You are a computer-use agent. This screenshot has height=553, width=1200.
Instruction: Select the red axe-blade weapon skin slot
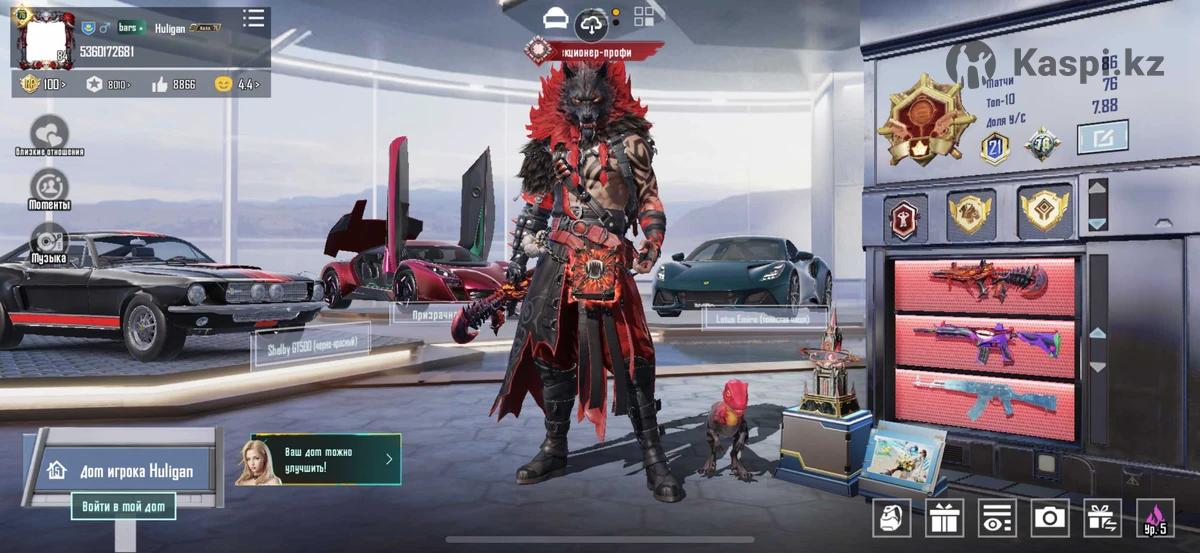(x=985, y=285)
